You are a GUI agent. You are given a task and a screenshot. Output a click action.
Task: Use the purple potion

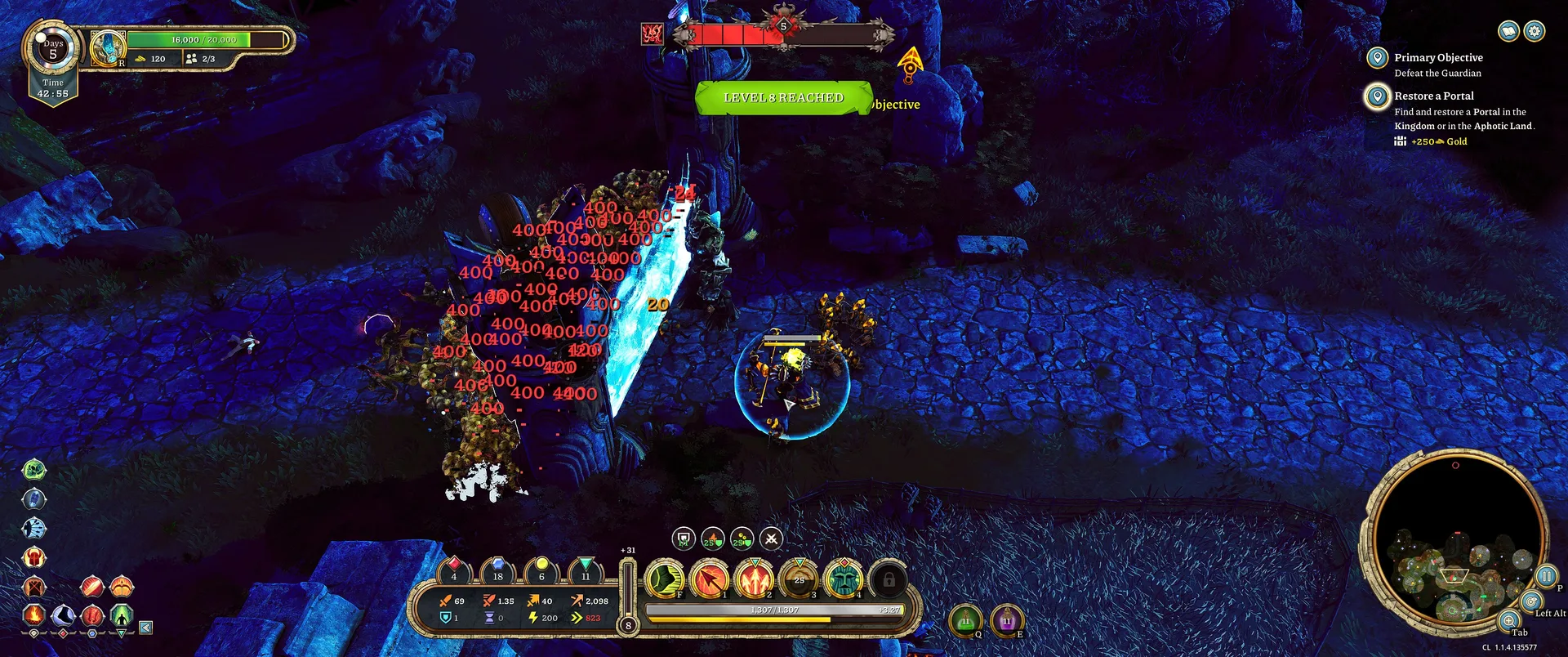click(x=1007, y=622)
